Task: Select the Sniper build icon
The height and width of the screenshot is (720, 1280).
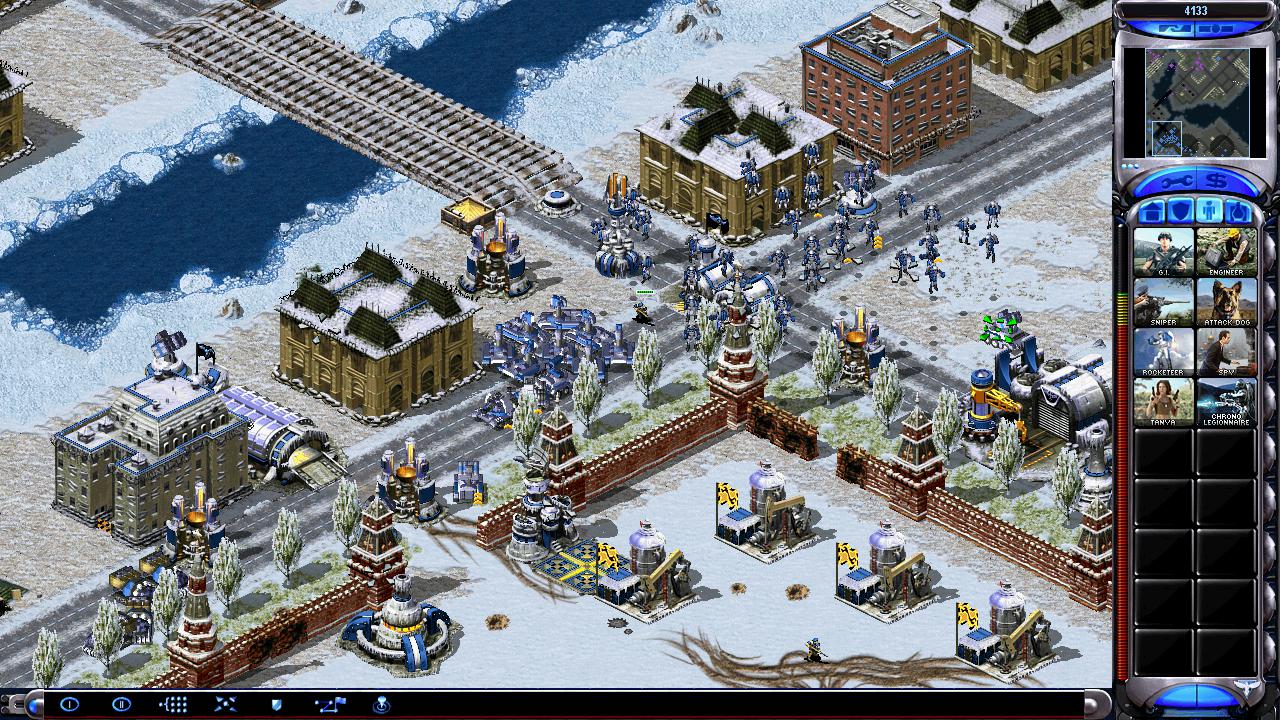Action: [x=1163, y=301]
